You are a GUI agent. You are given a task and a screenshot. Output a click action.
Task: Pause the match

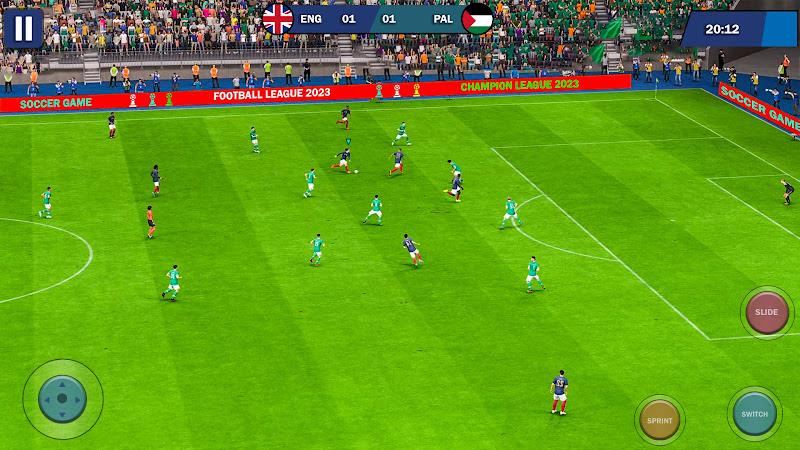click(22, 27)
